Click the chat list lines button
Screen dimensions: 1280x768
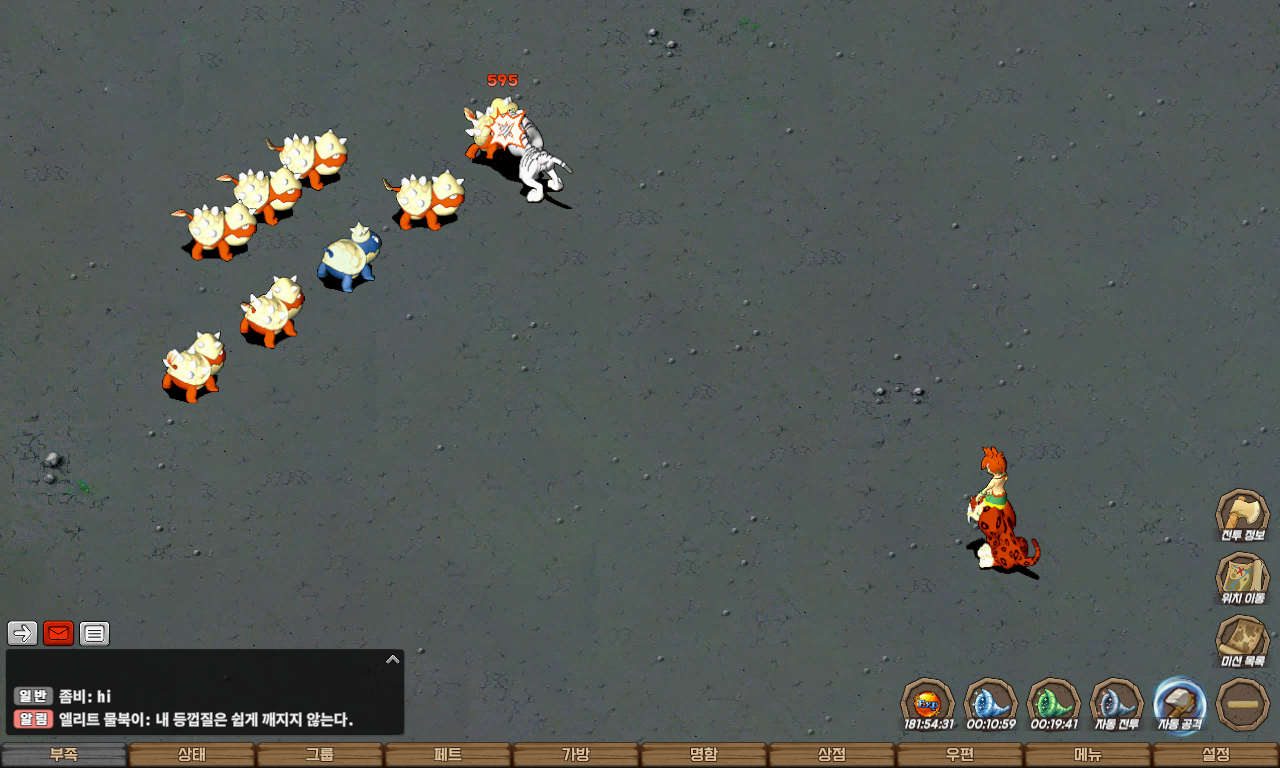click(94, 633)
